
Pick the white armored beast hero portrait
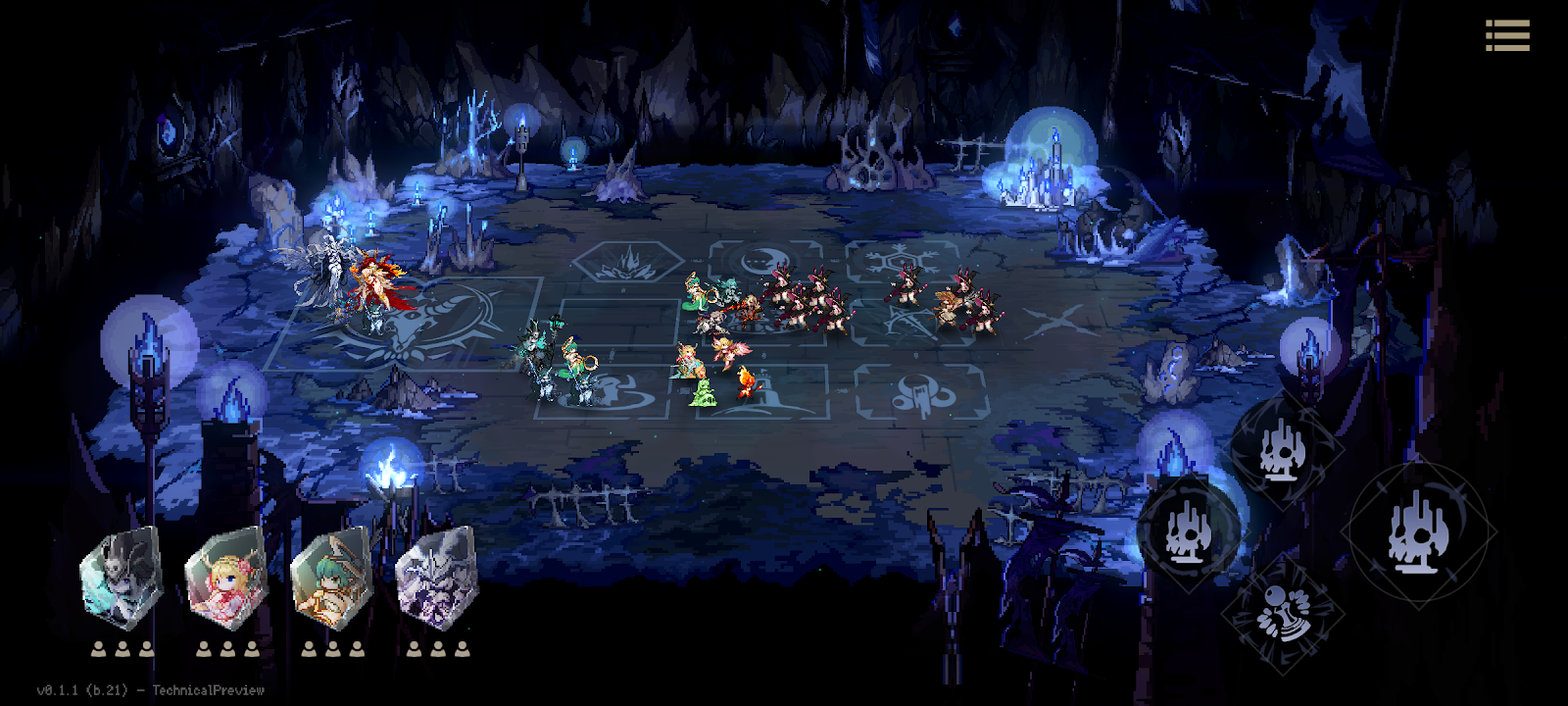click(437, 579)
